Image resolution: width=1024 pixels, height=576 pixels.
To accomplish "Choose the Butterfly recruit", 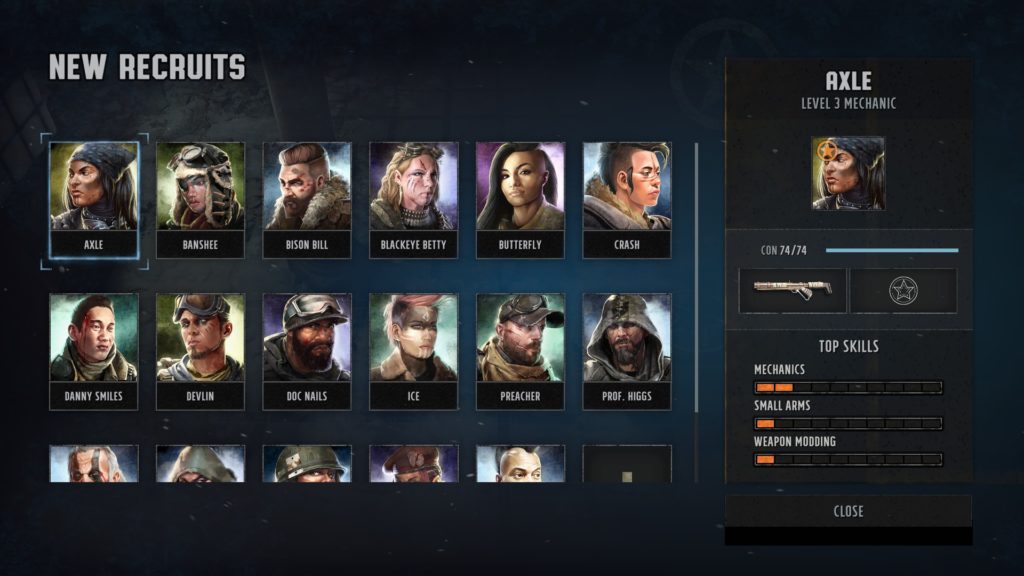I will (520, 198).
